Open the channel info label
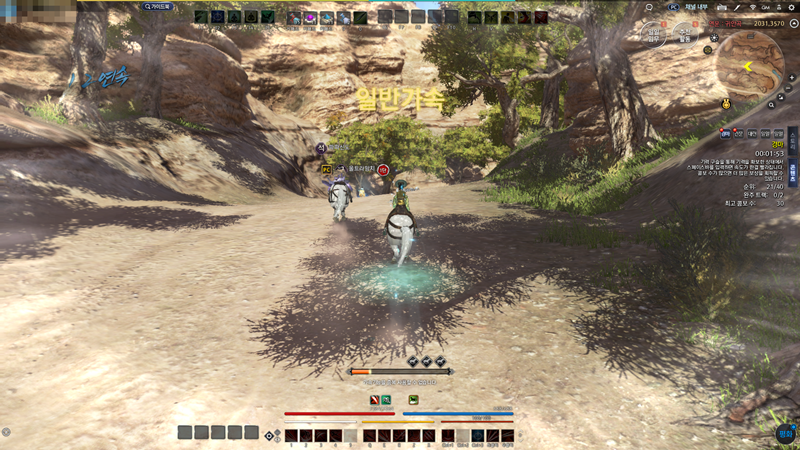 click(696, 7)
